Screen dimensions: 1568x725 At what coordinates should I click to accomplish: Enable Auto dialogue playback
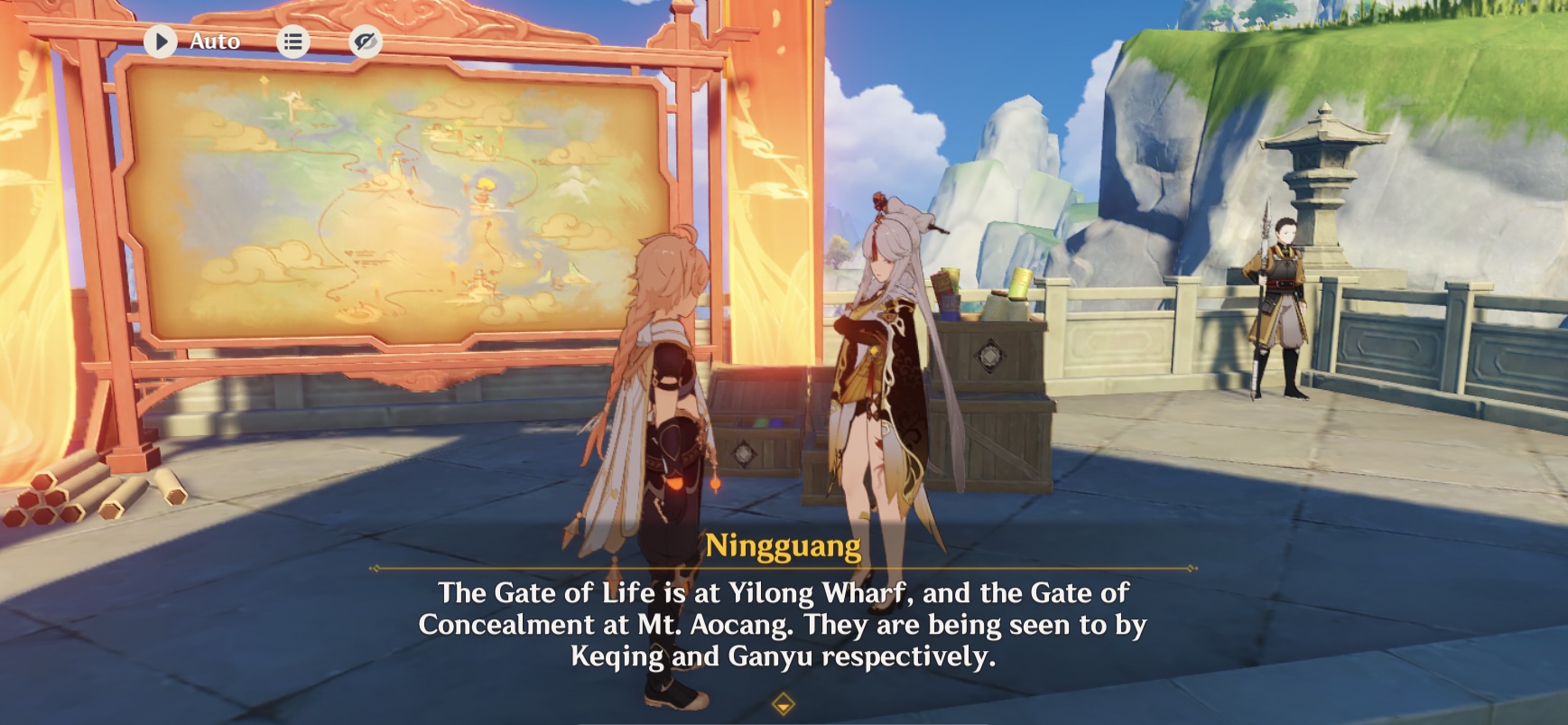pyautogui.click(x=213, y=41)
